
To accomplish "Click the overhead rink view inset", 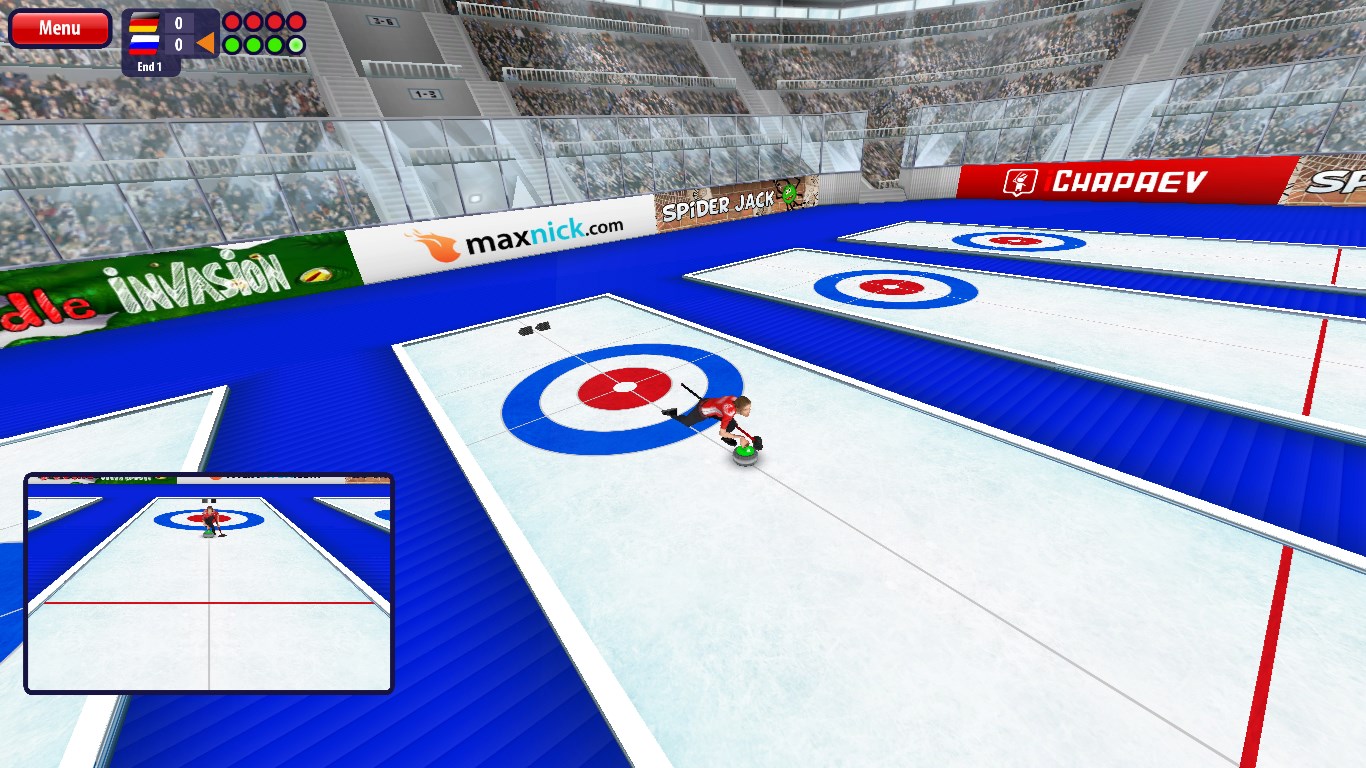I will (x=209, y=583).
